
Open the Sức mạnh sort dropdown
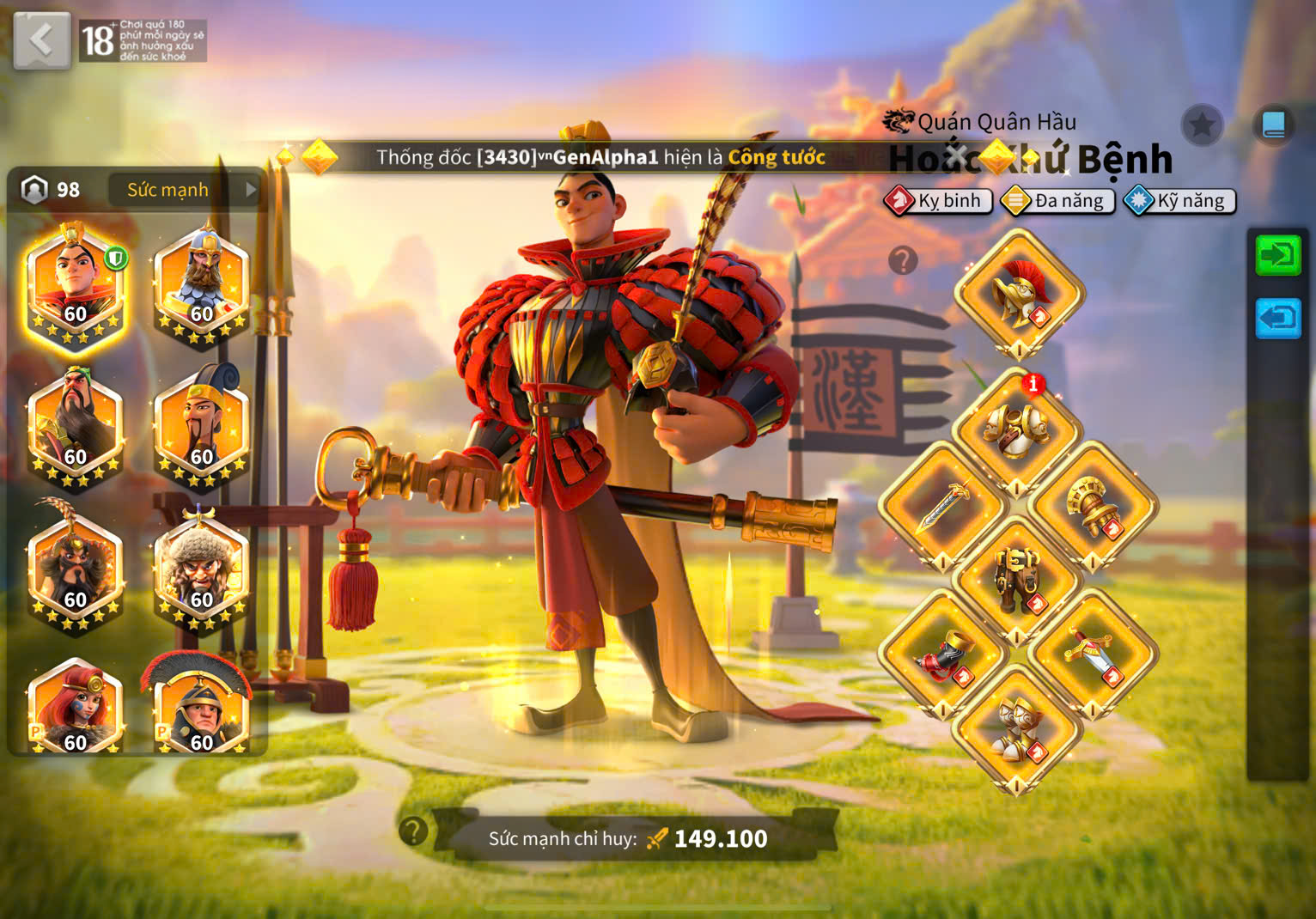tap(184, 190)
